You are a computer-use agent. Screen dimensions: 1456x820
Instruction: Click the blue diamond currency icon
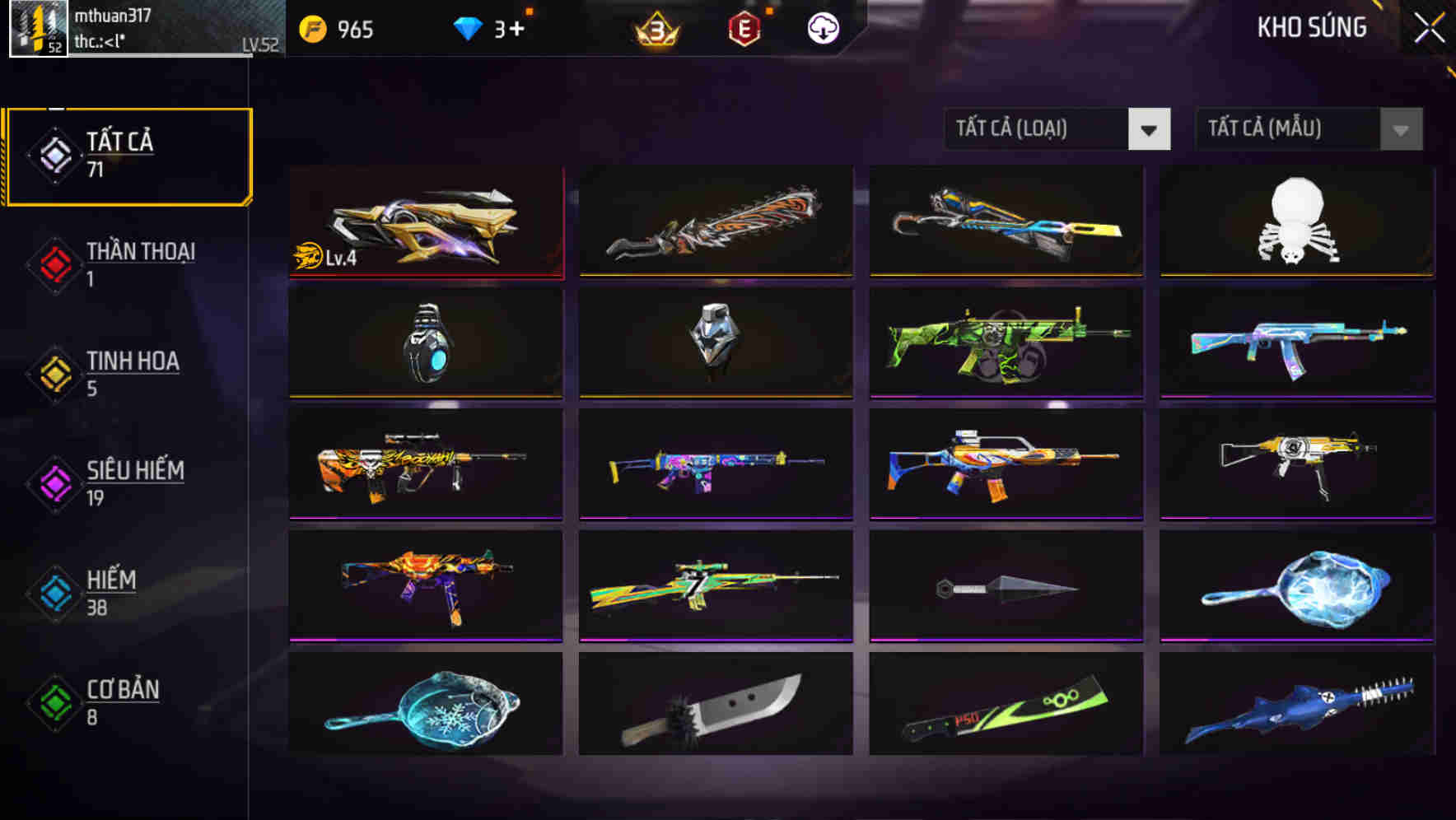pyautogui.click(x=469, y=27)
